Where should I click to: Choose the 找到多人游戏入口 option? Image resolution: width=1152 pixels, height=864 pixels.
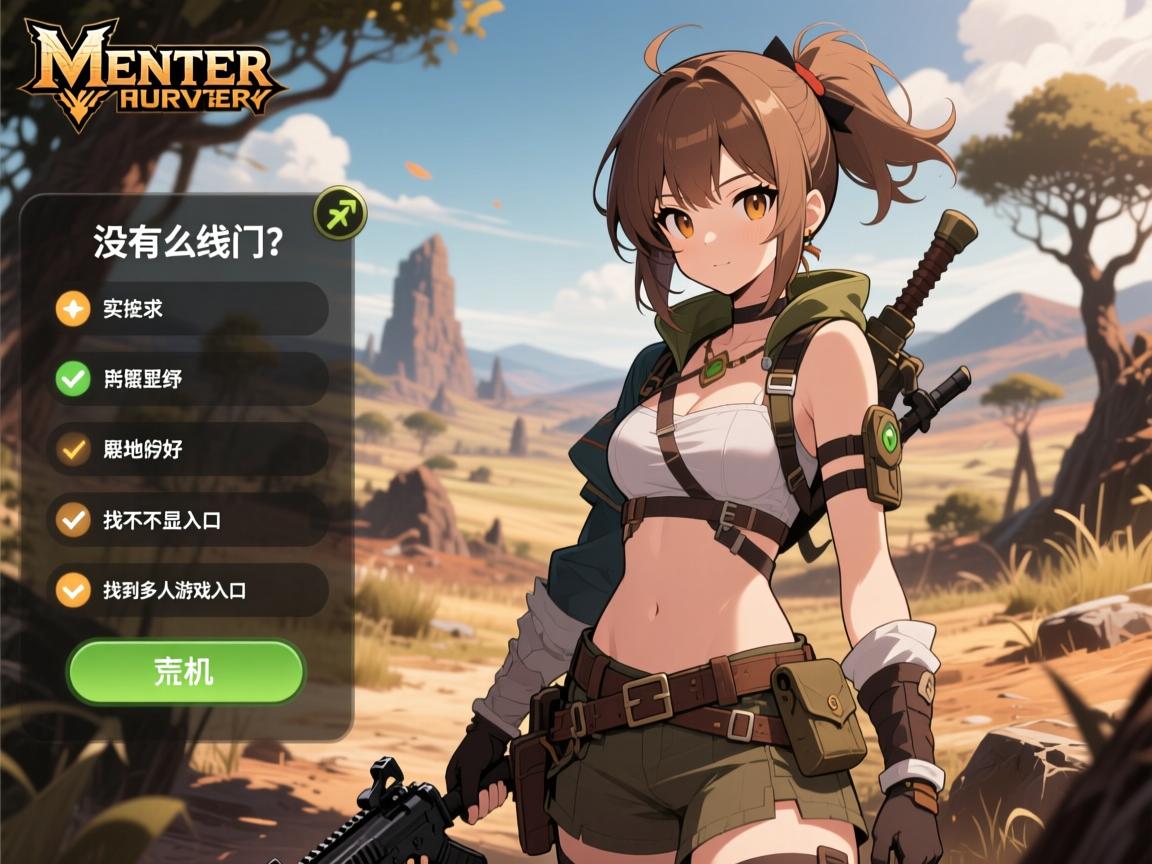[188, 590]
